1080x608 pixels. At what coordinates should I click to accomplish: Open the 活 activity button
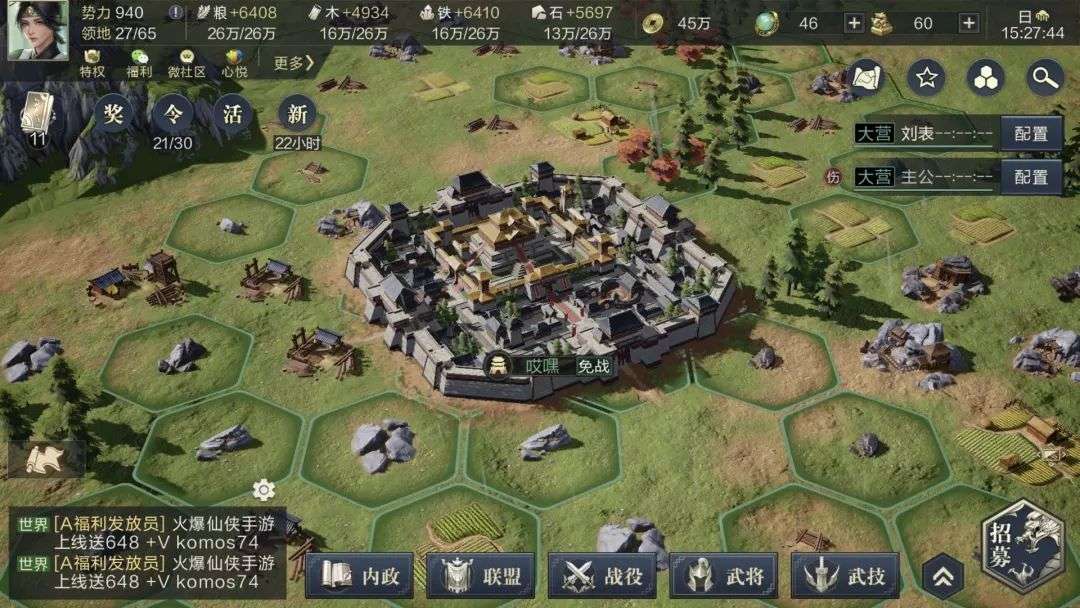233,114
